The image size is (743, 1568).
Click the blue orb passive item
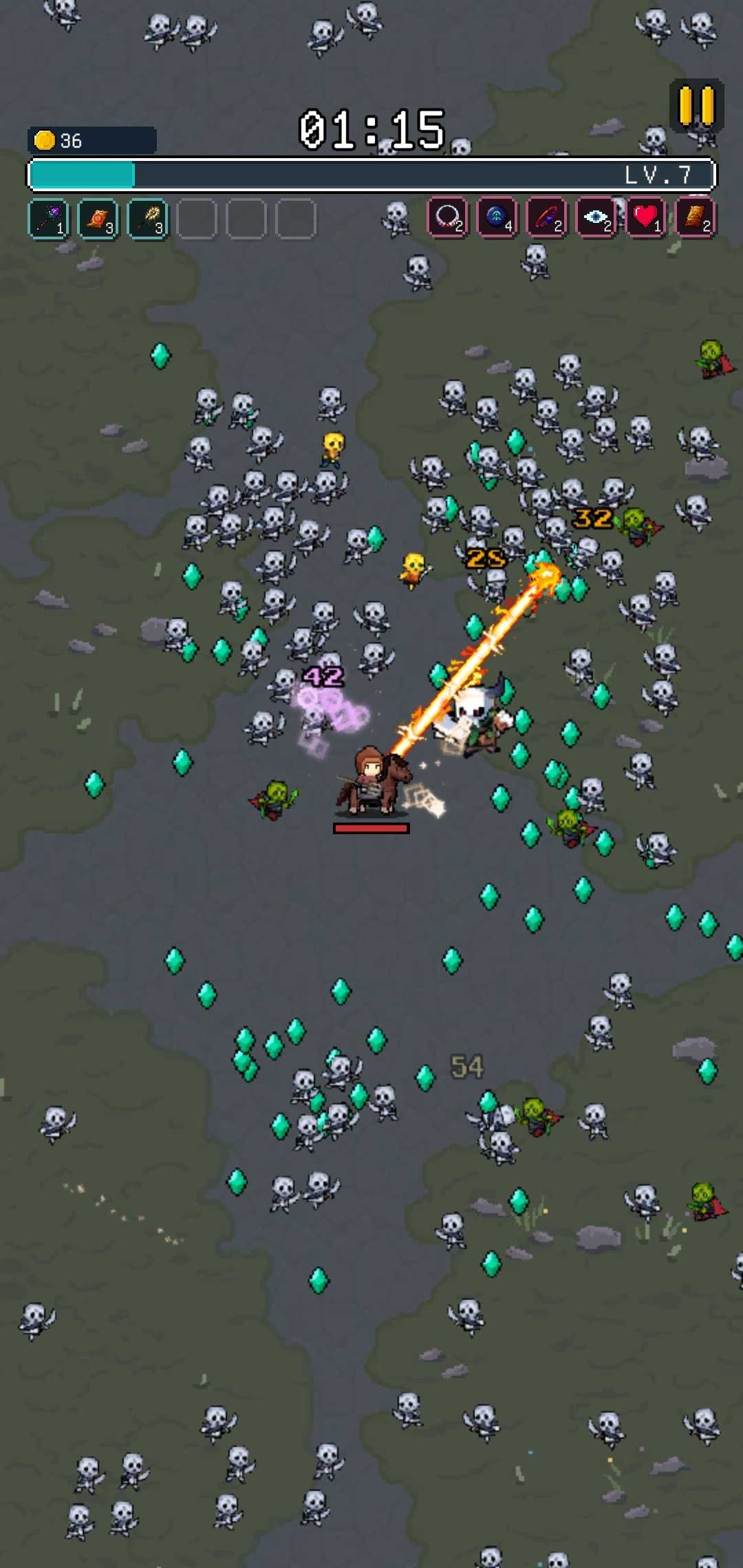pyautogui.click(x=497, y=218)
